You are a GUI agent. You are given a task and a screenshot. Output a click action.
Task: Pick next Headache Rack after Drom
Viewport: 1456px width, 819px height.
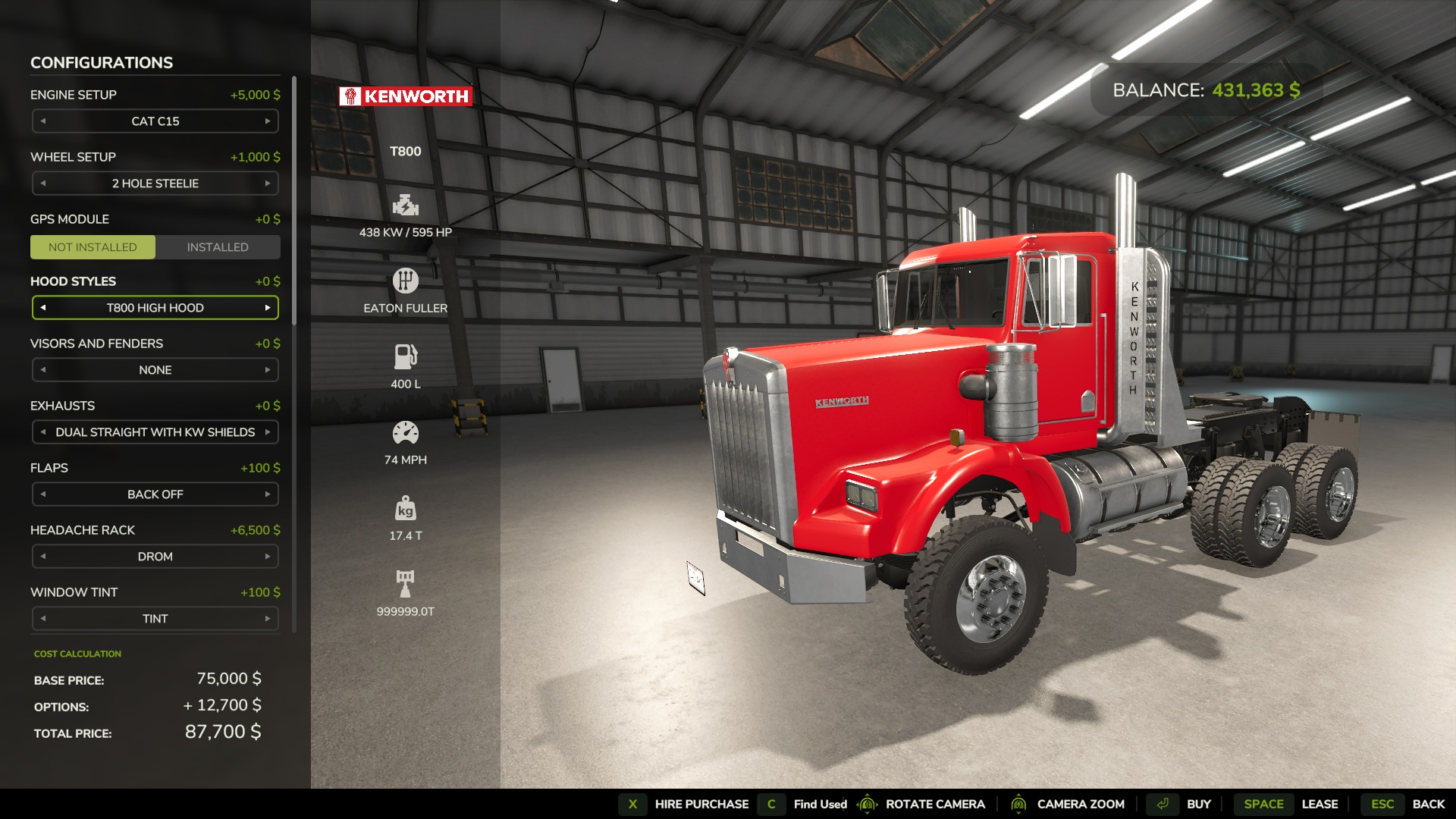point(268,557)
